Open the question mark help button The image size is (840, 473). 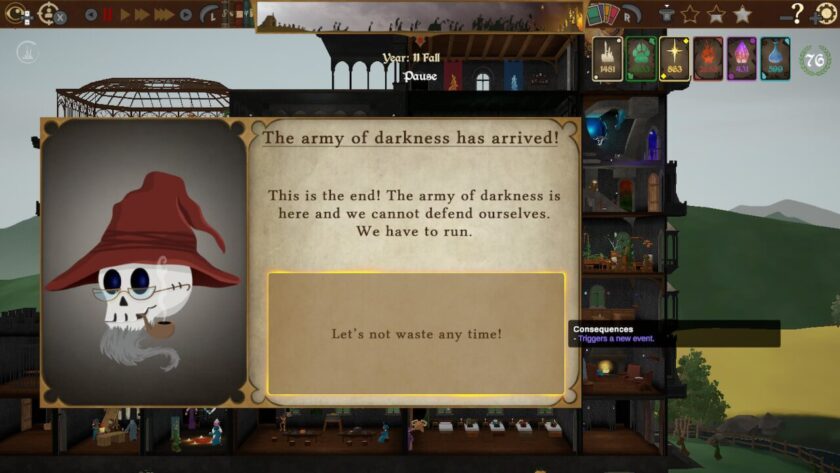pos(797,14)
